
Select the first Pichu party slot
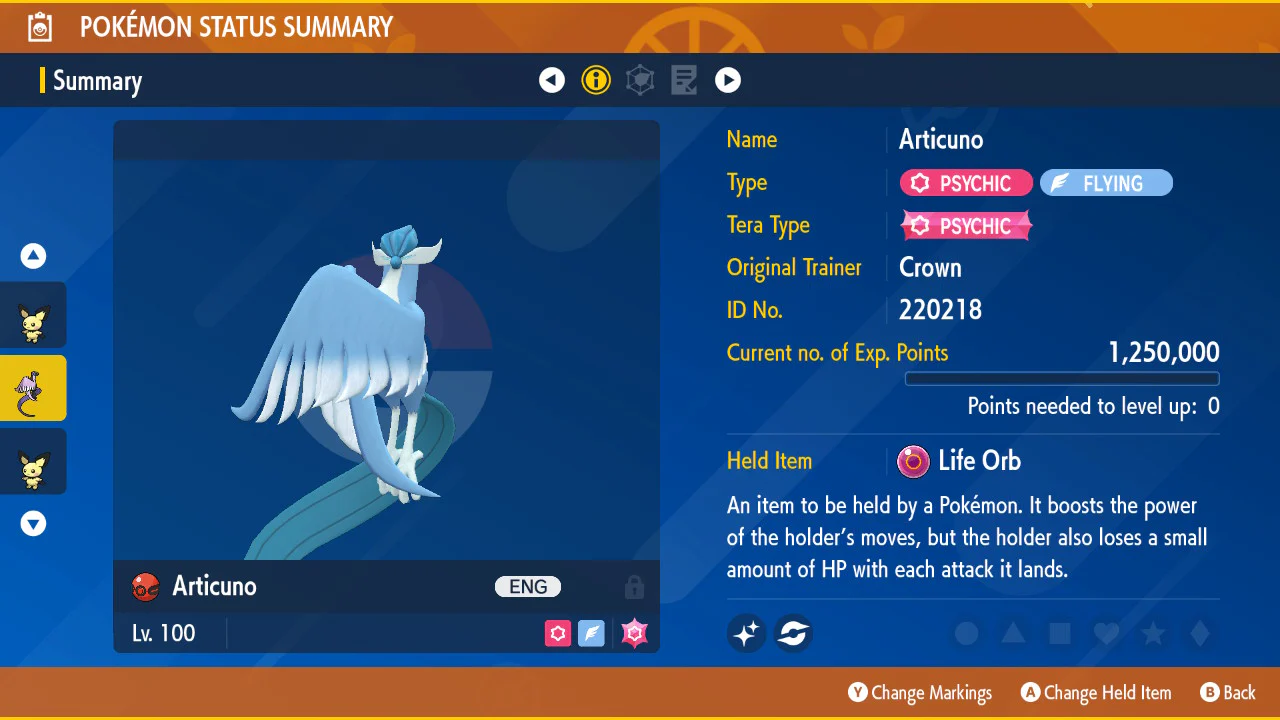click(x=33, y=315)
